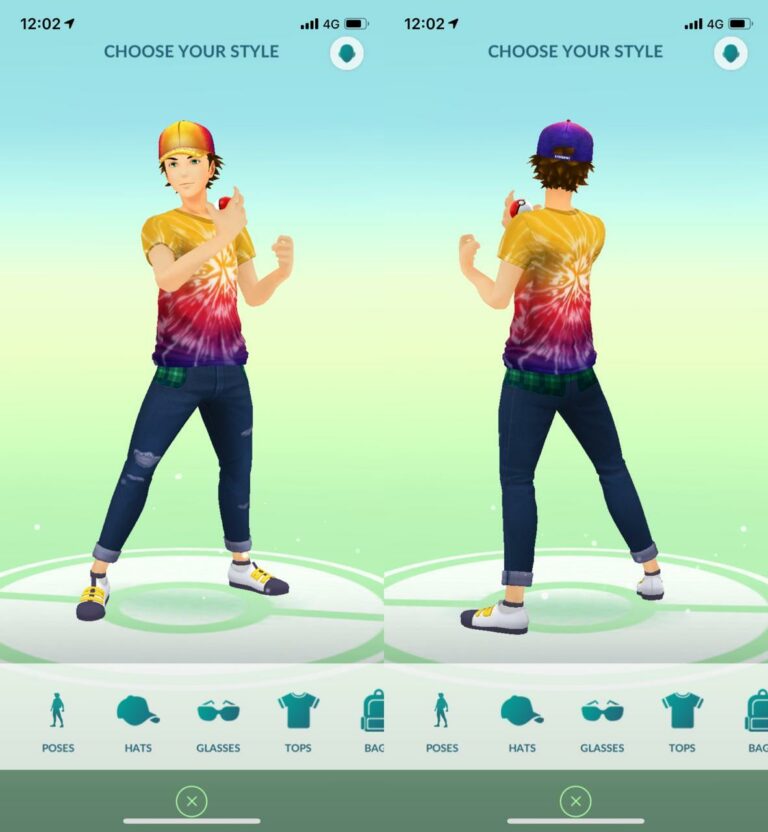Tap the avatar head icon on the back-view screen

731,53
